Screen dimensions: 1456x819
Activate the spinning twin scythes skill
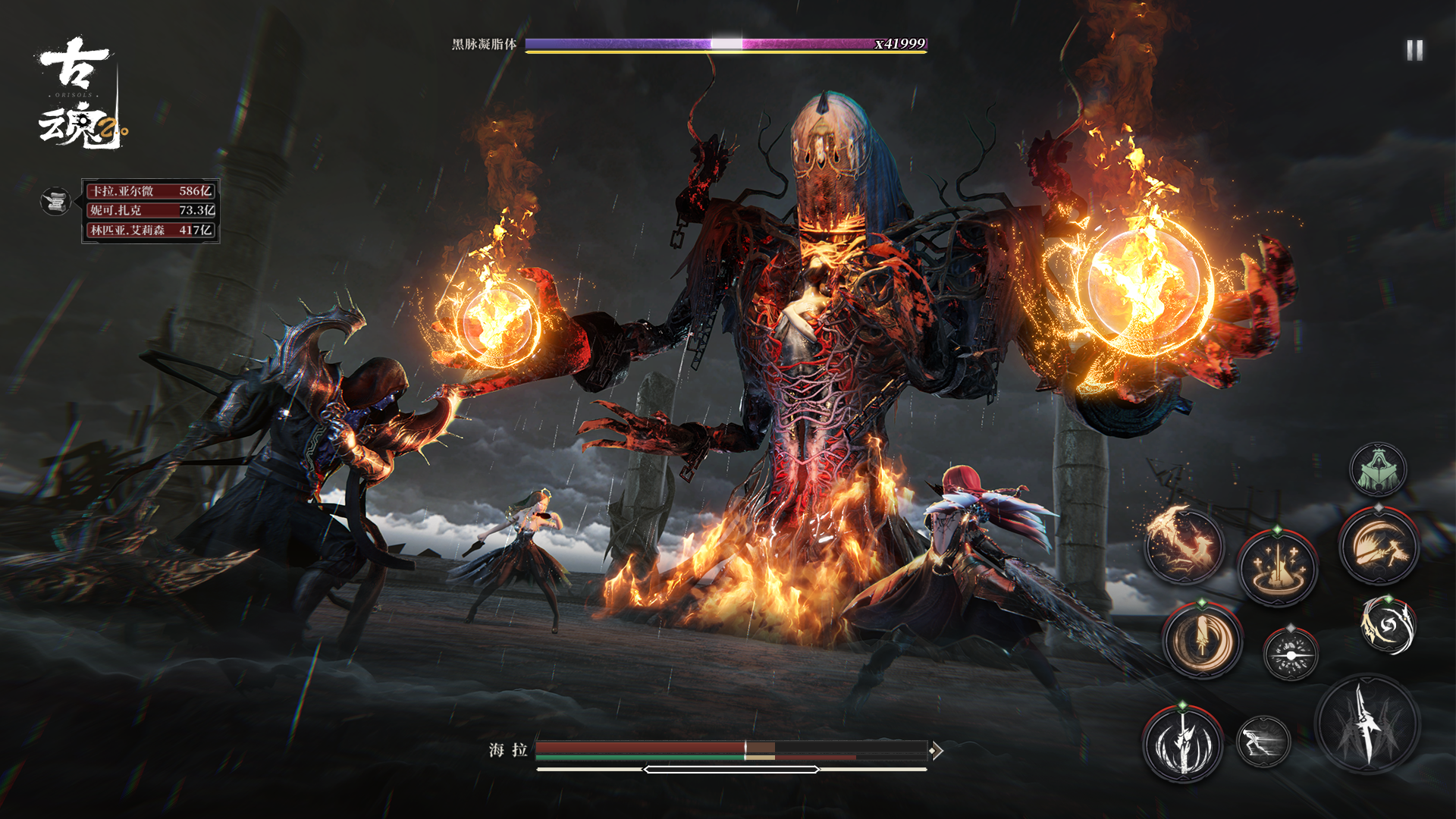pyautogui.click(x=1388, y=626)
